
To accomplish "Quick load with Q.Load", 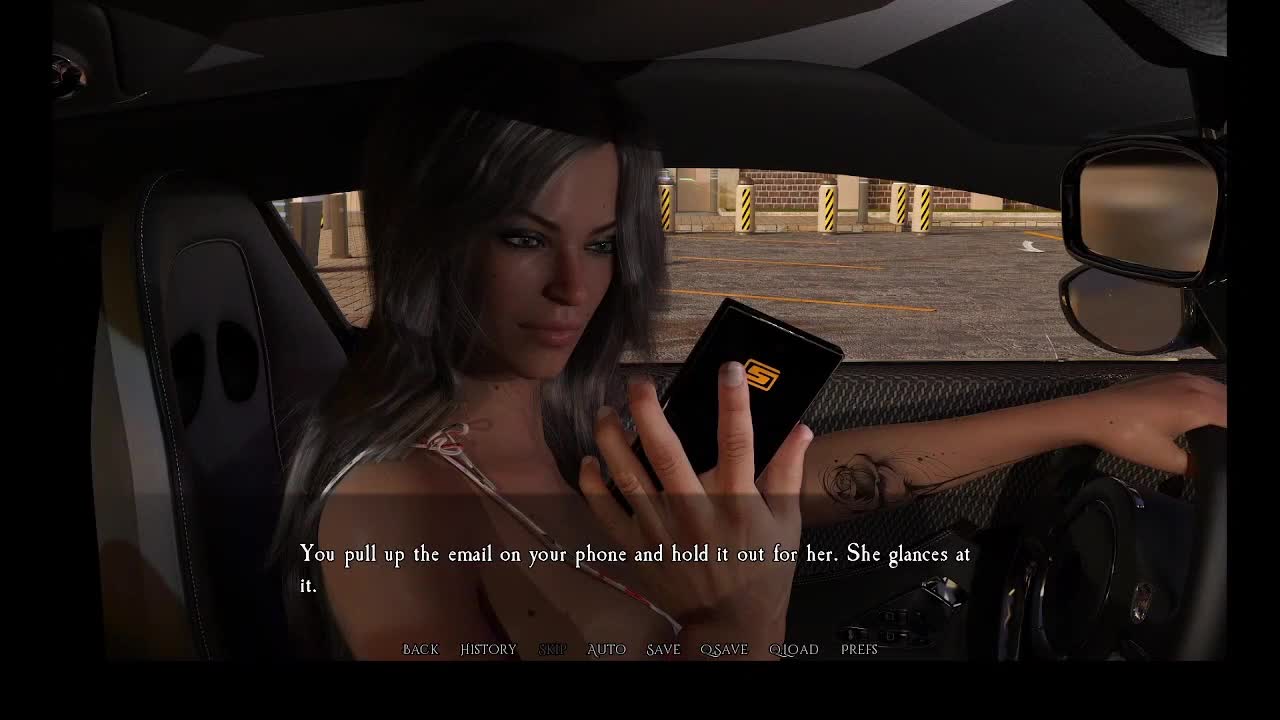I will click(793, 650).
